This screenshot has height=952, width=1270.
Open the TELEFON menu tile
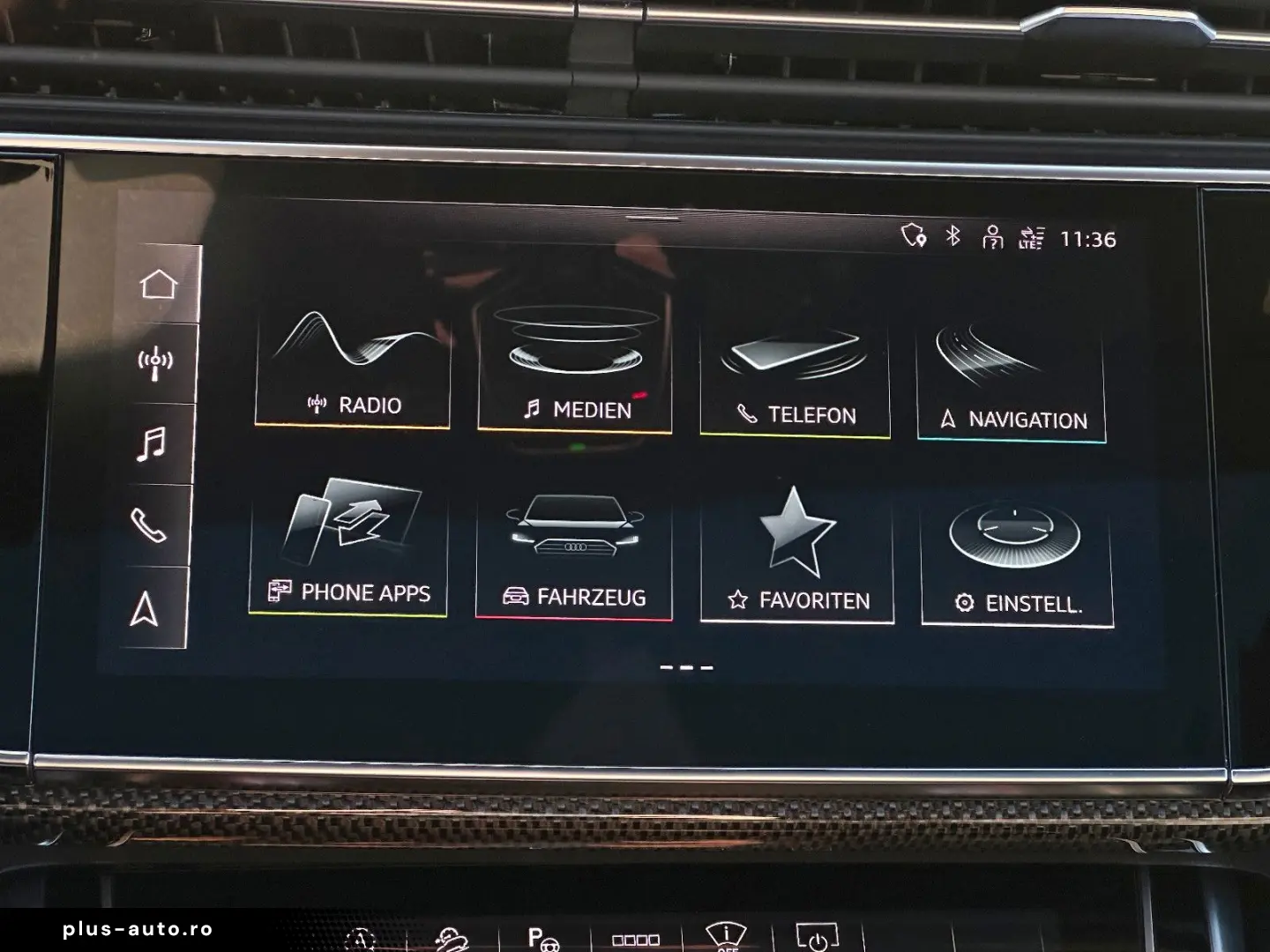[795, 370]
